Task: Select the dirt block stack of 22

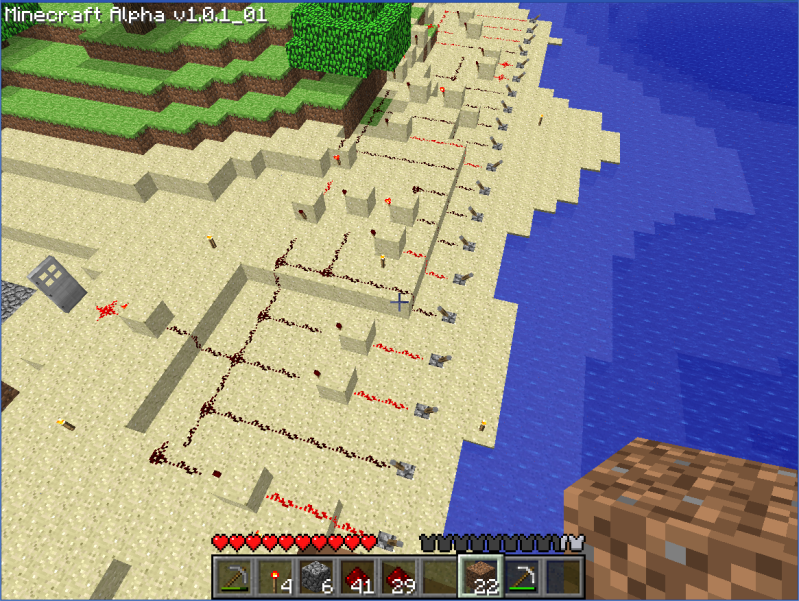Action: pos(479,577)
